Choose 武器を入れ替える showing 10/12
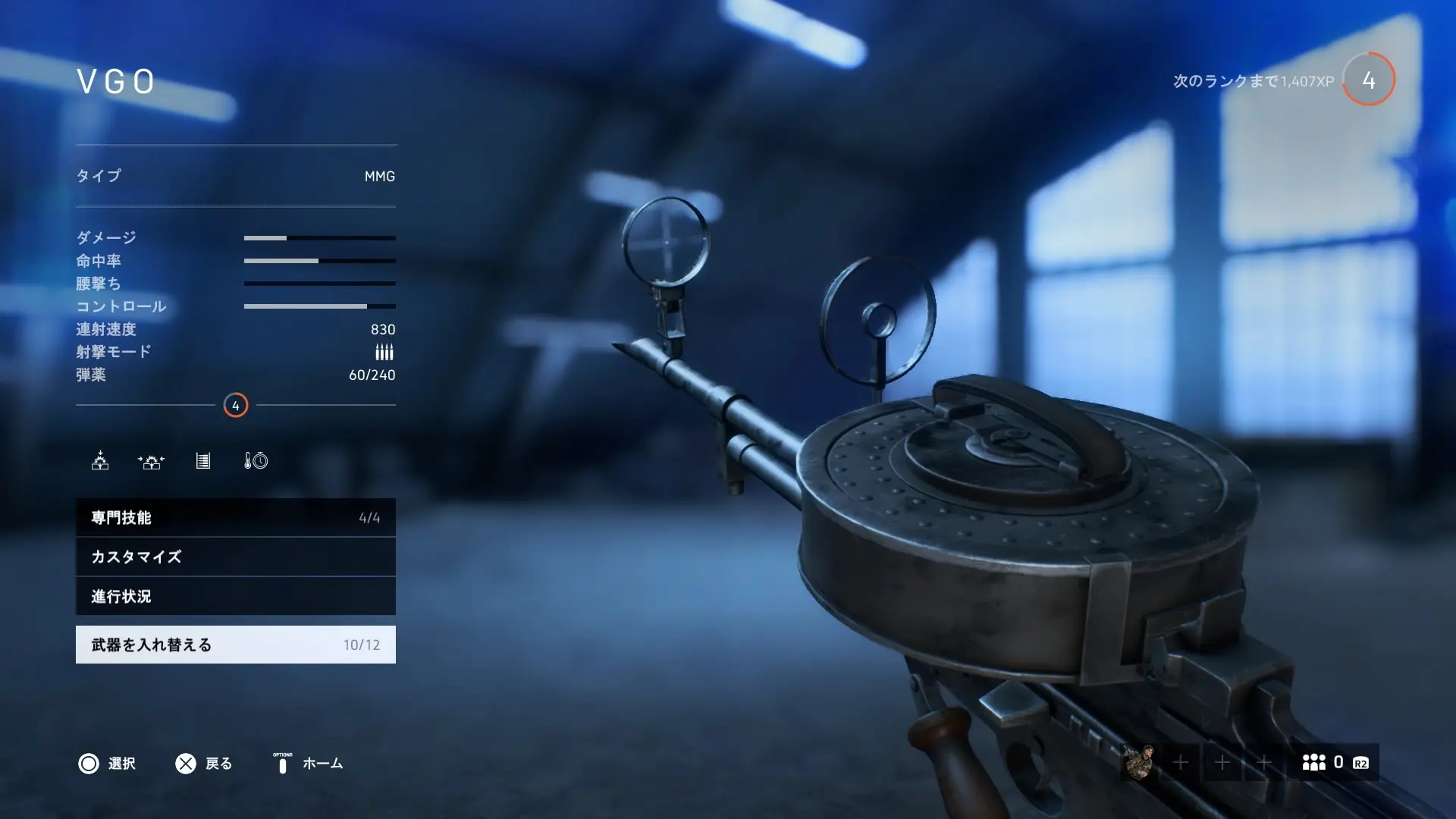This screenshot has height=819, width=1456. click(x=235, y=645)
